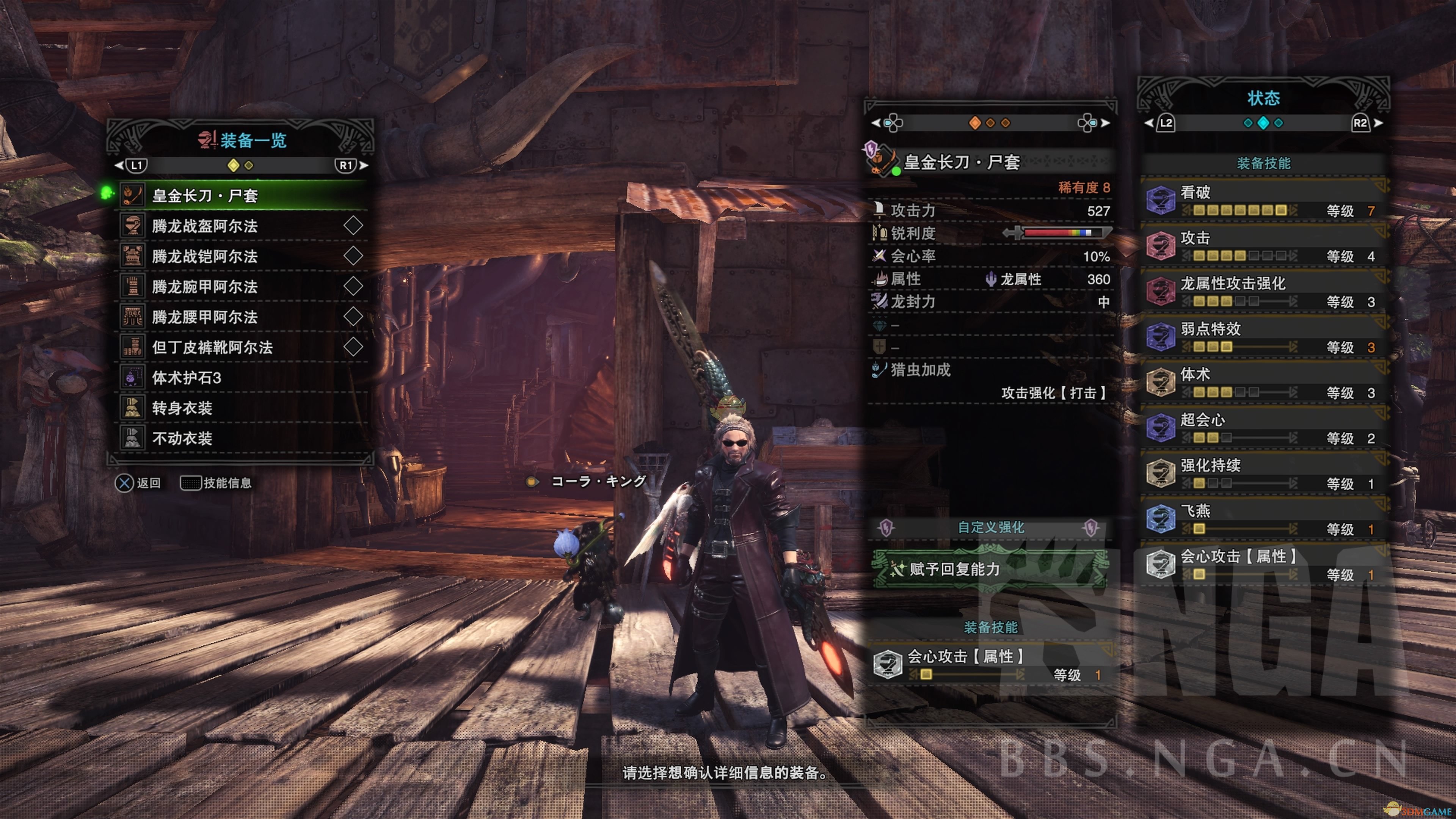Select the 弱点特效 skill row
The height and width of the screenshot is (819, 1456).
[x=1264, y=337]
